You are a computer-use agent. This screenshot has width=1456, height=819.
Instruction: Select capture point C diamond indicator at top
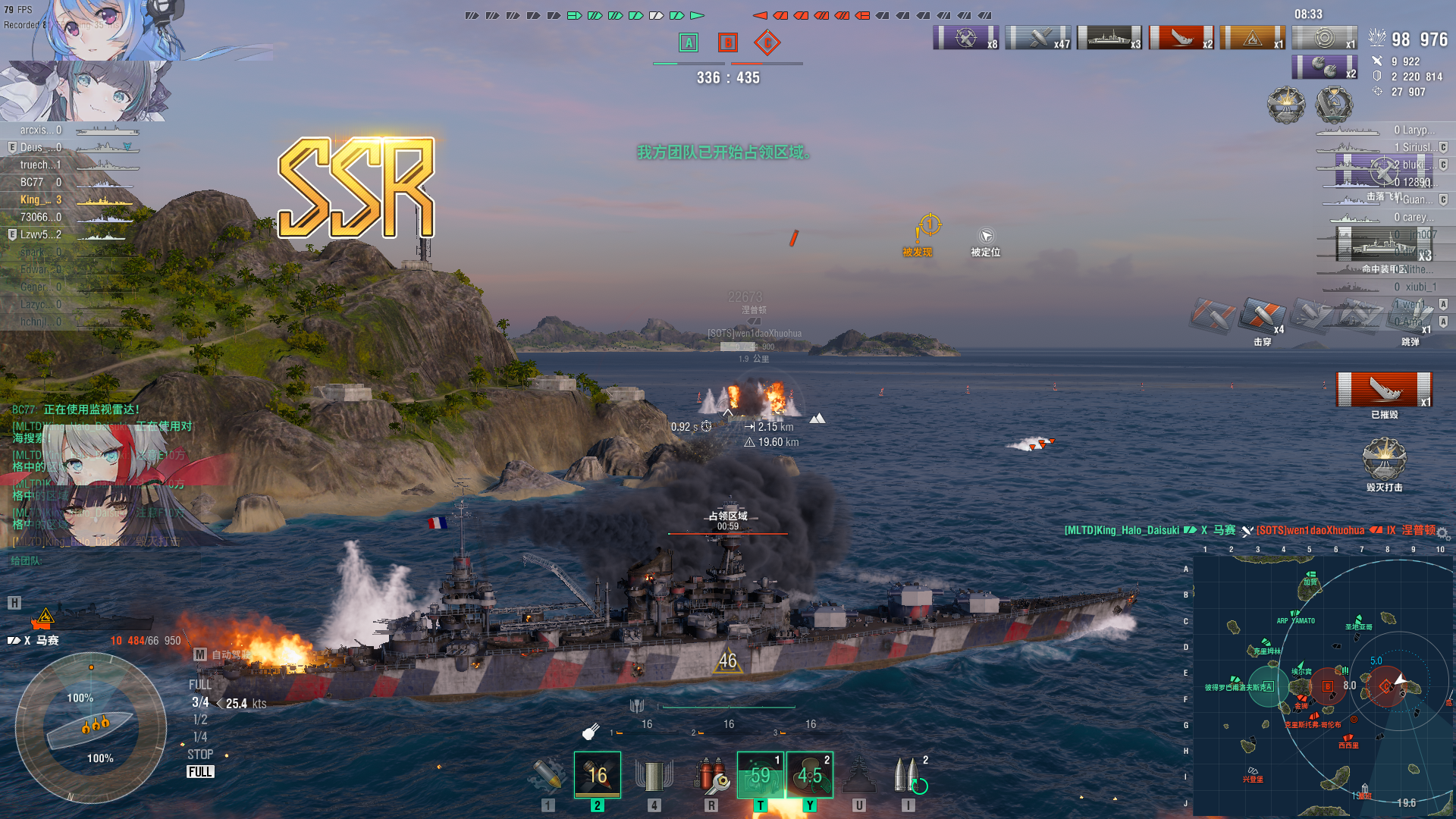[x=767, y=42]
